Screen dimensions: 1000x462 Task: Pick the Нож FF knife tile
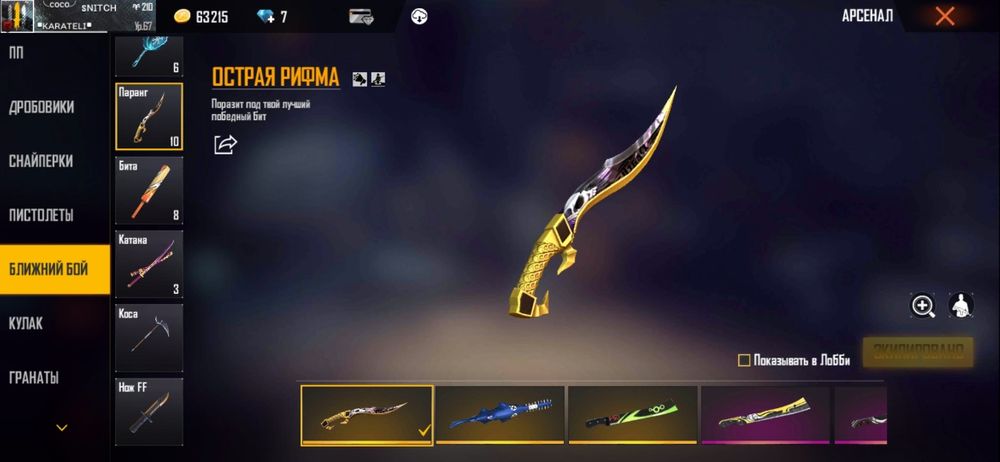point(149,410)
